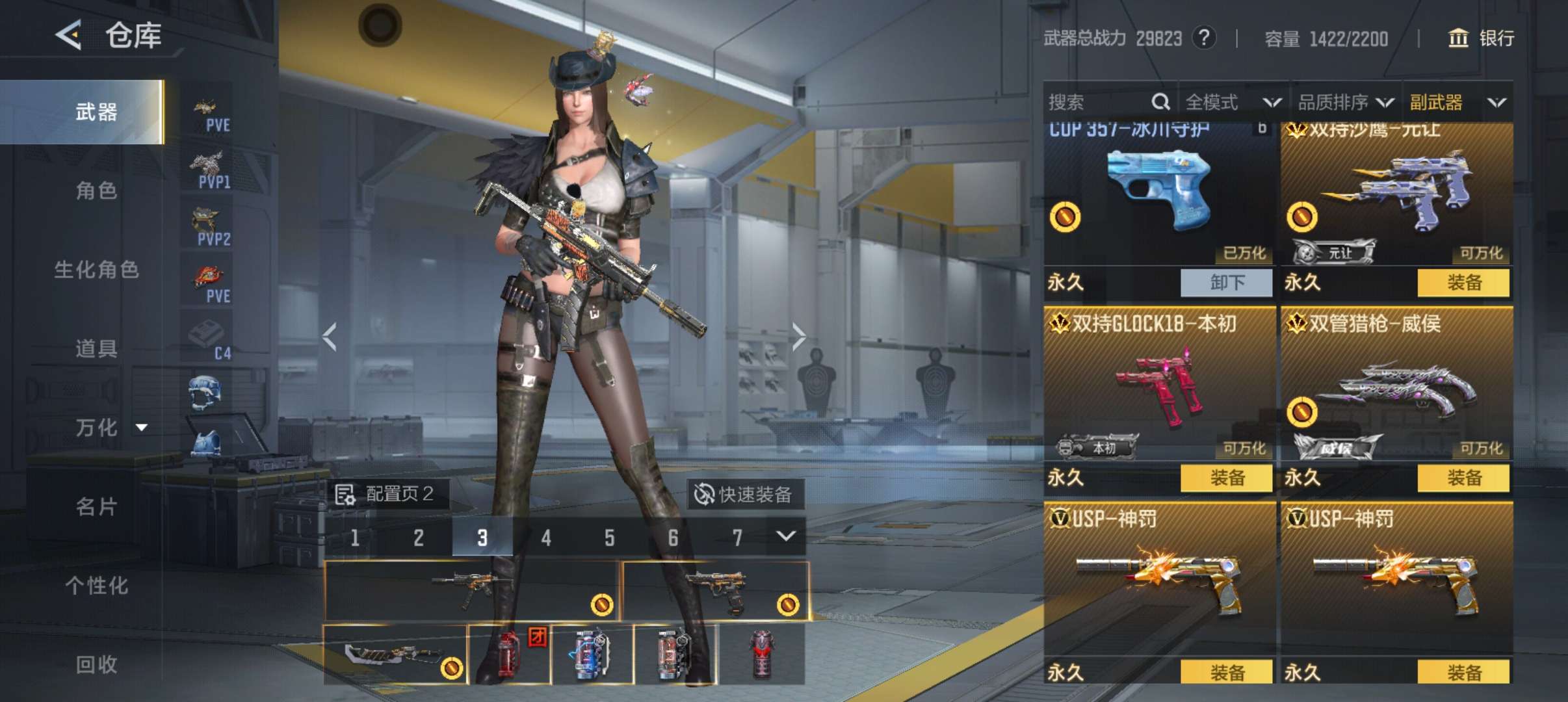Show help for 武器总战力 question mark
This screenshot has width=1568, height=702.
pos(1203,38)
